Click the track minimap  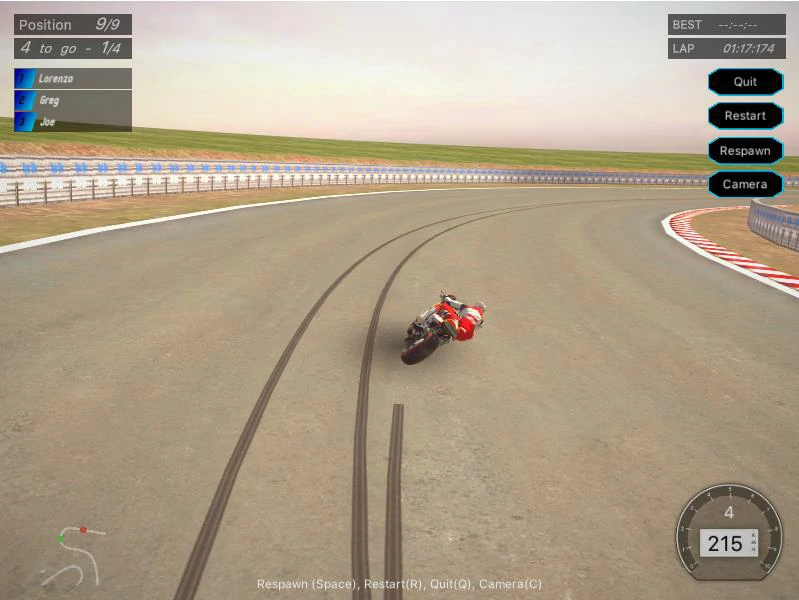pyautogui.click(x=72, y=556)
